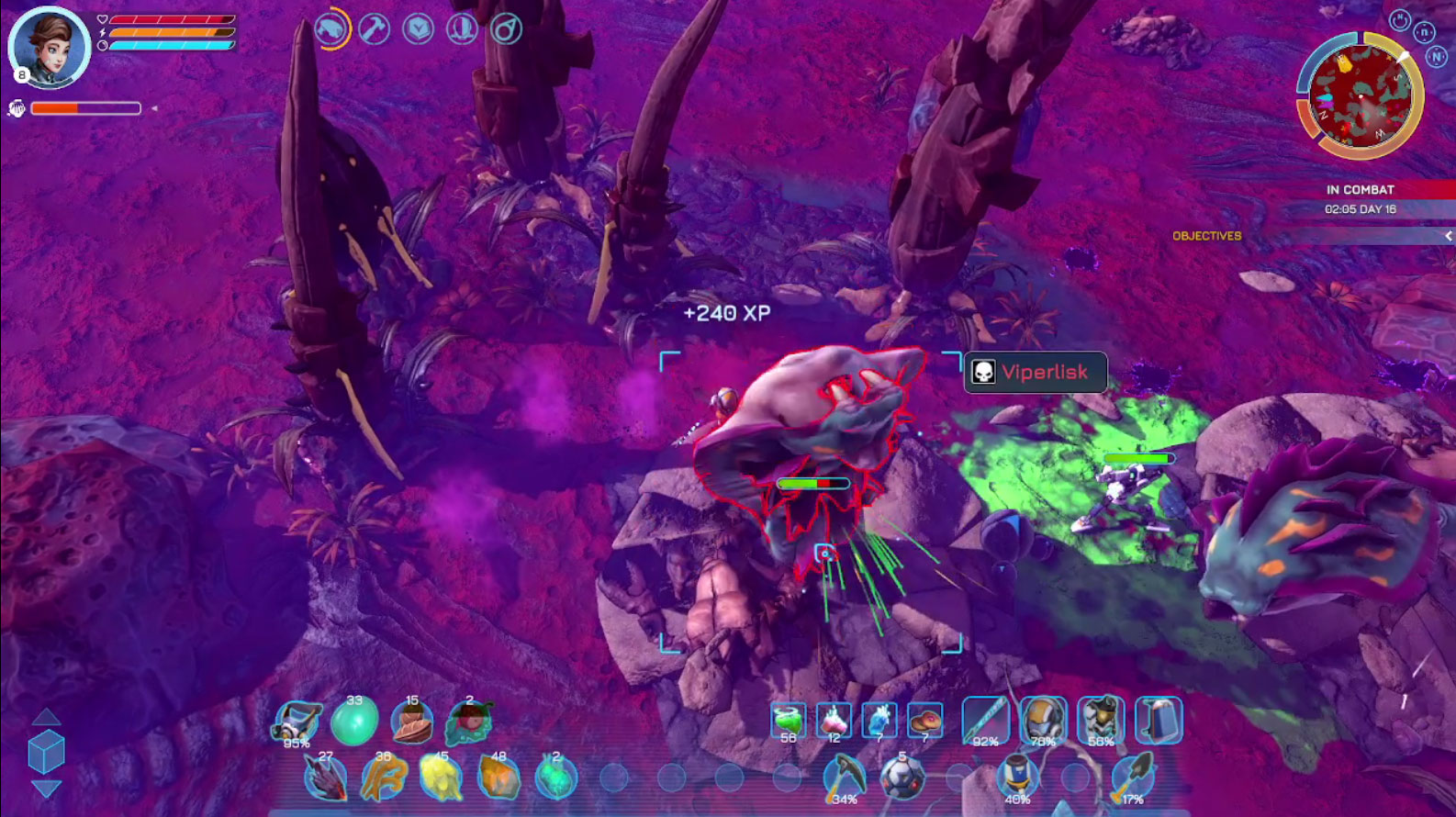Select the pickaxe tool at 34%
Viewport: 1456px width, 817px height.
tap(844, 778)
